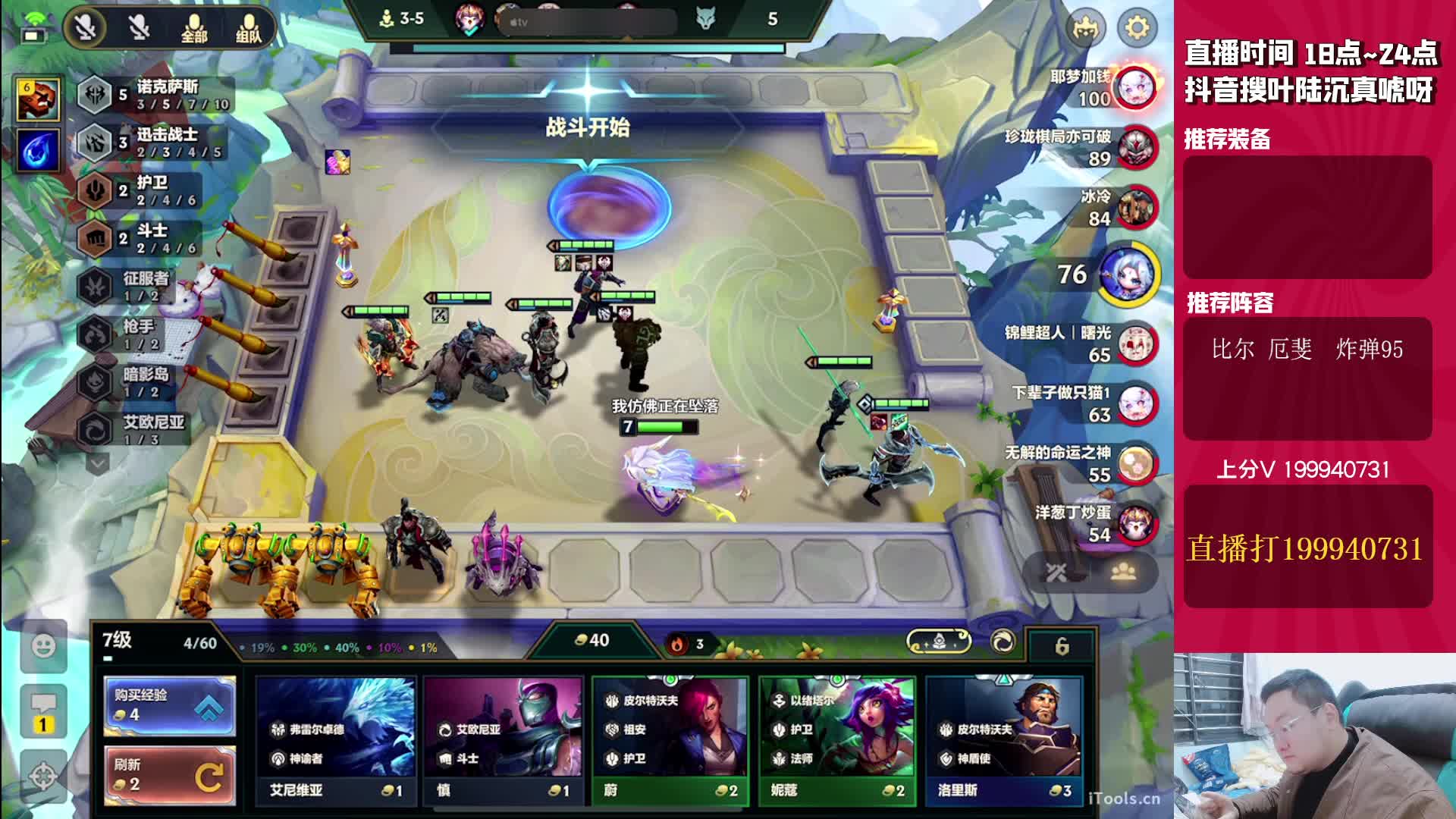This screenshot has height=819, width=1456.
Task: Open the settings gear
Action: 1136,28
